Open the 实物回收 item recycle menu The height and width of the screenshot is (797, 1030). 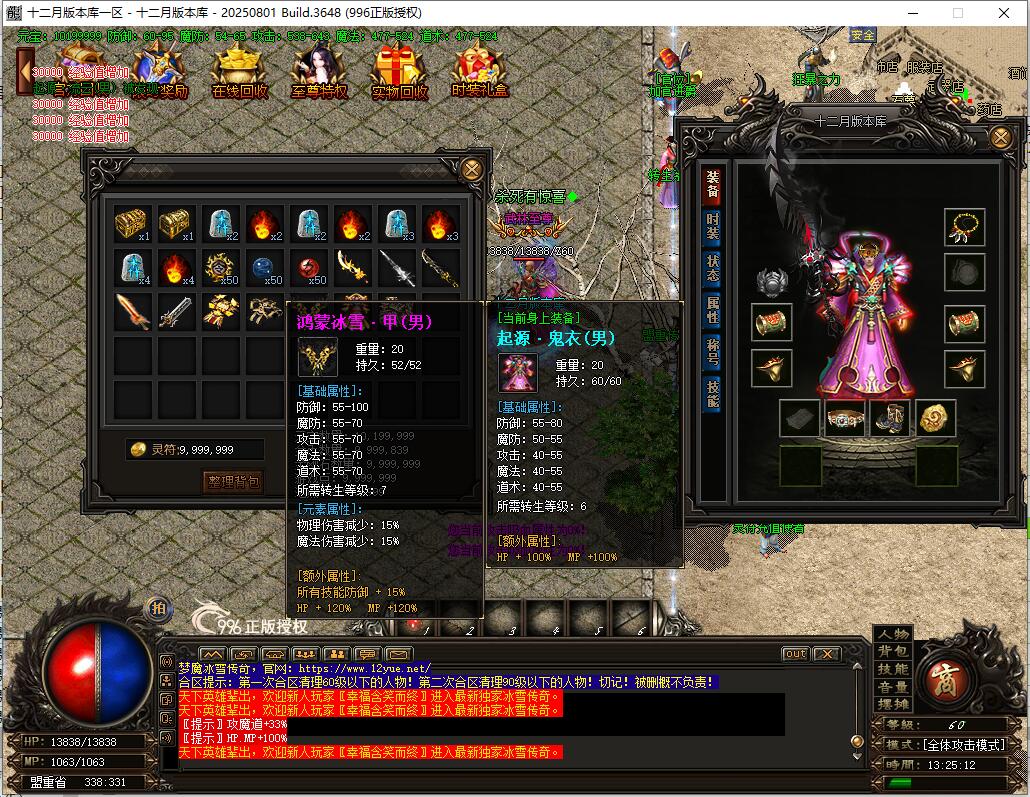point(399,74)
